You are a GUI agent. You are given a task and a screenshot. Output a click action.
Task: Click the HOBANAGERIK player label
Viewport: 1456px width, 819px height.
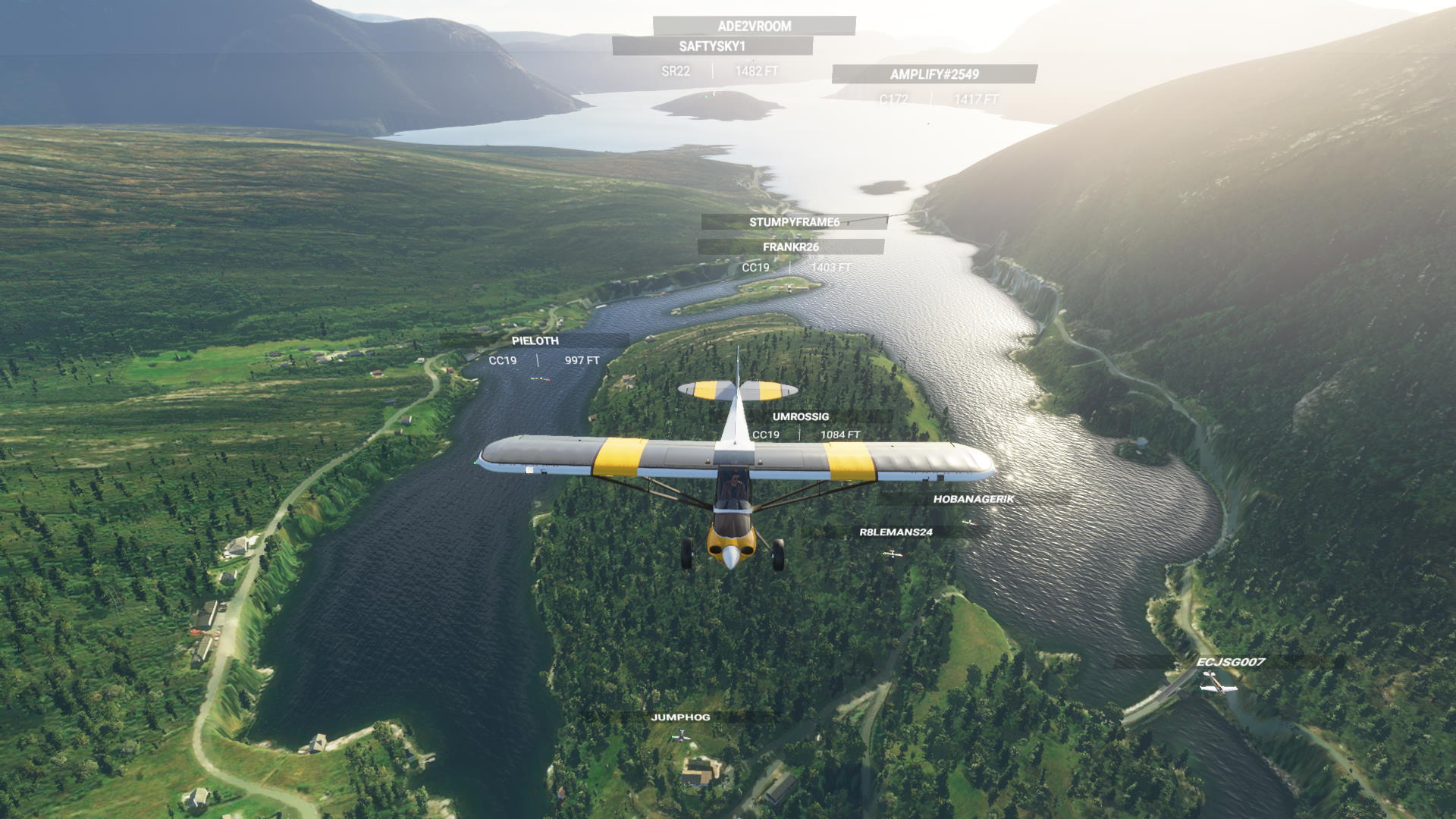(973, 499)
